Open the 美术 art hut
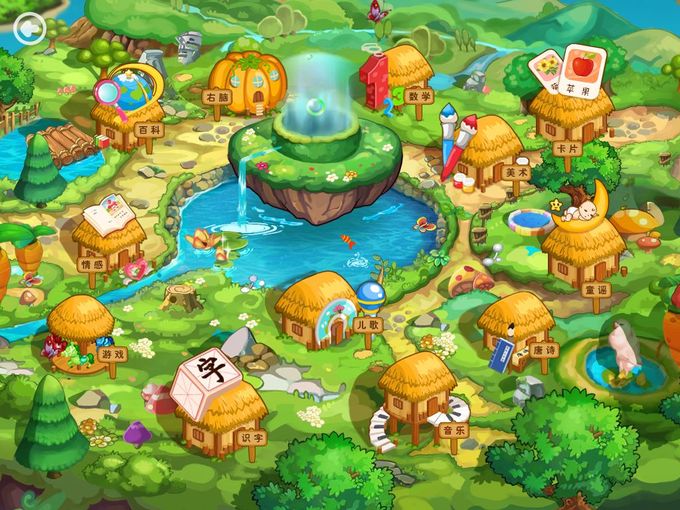The image size is (680, 510). tap(490, 150)
